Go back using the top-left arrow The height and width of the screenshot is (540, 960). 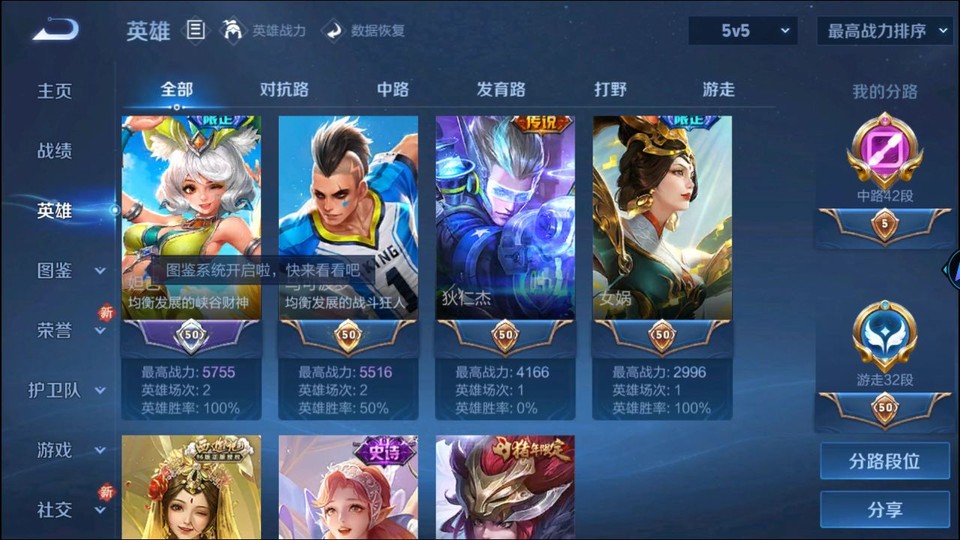[54, 30]
